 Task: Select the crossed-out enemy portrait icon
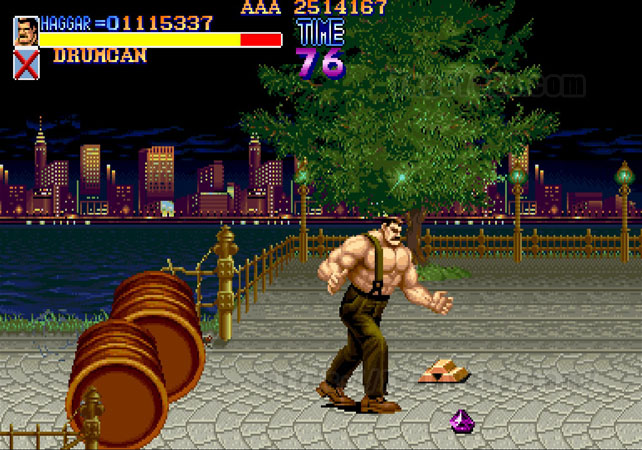[x=26, y=64]
